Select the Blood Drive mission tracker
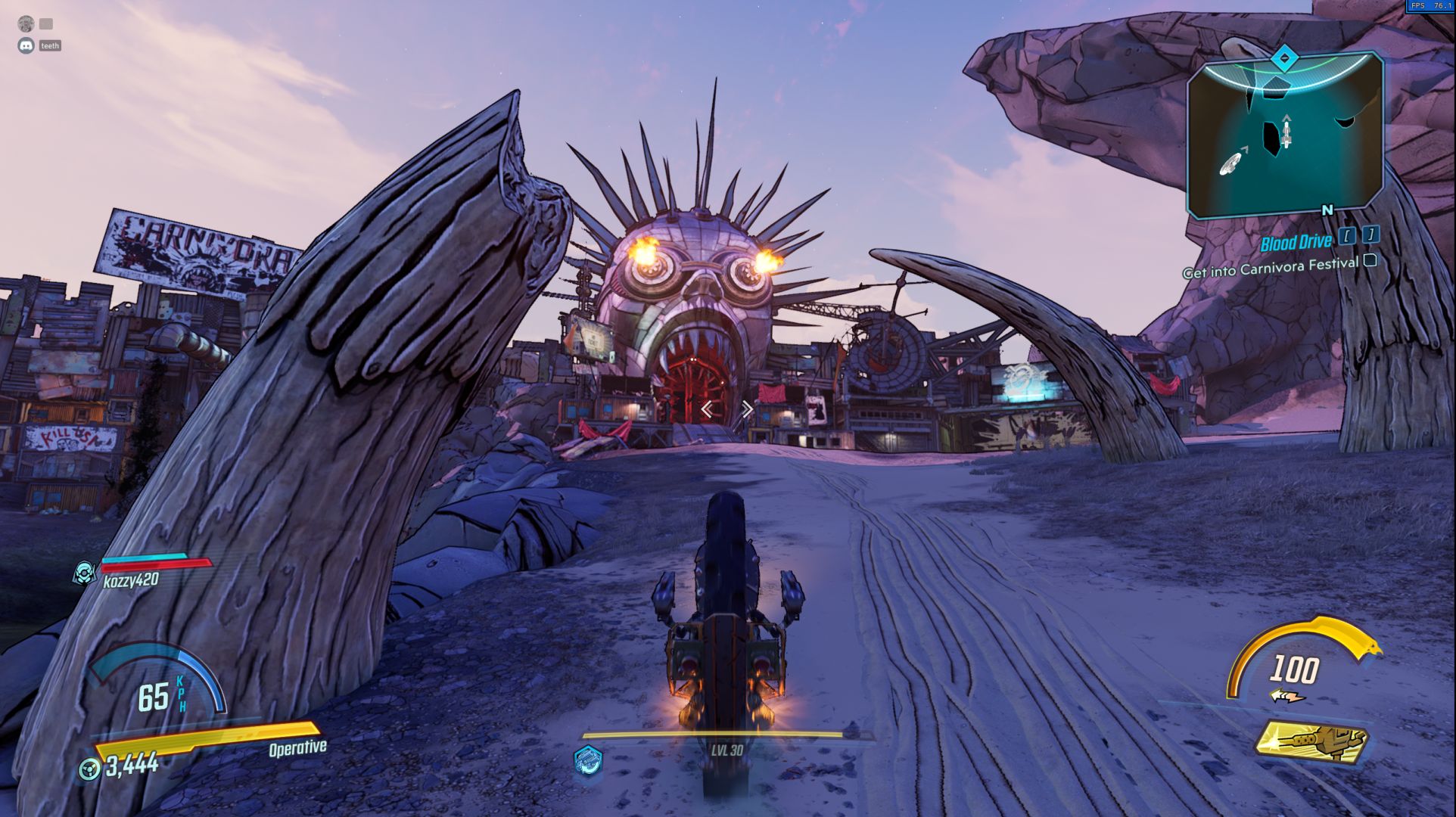 click(x=1296, y=242)
